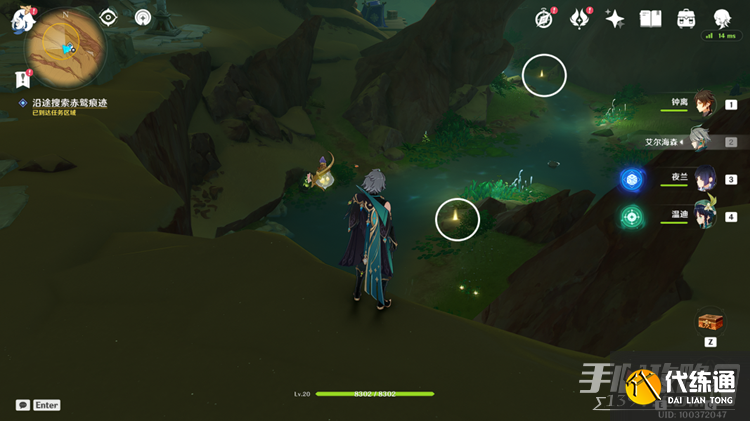
Task: Open the quest log banner icon
Action: pos(22,79)
